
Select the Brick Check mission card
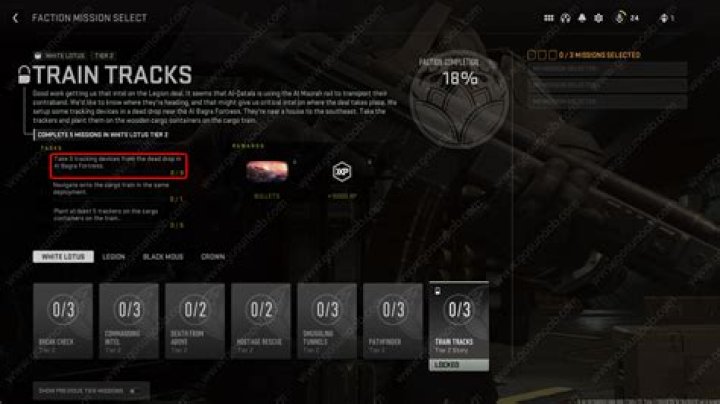[62, 319]
